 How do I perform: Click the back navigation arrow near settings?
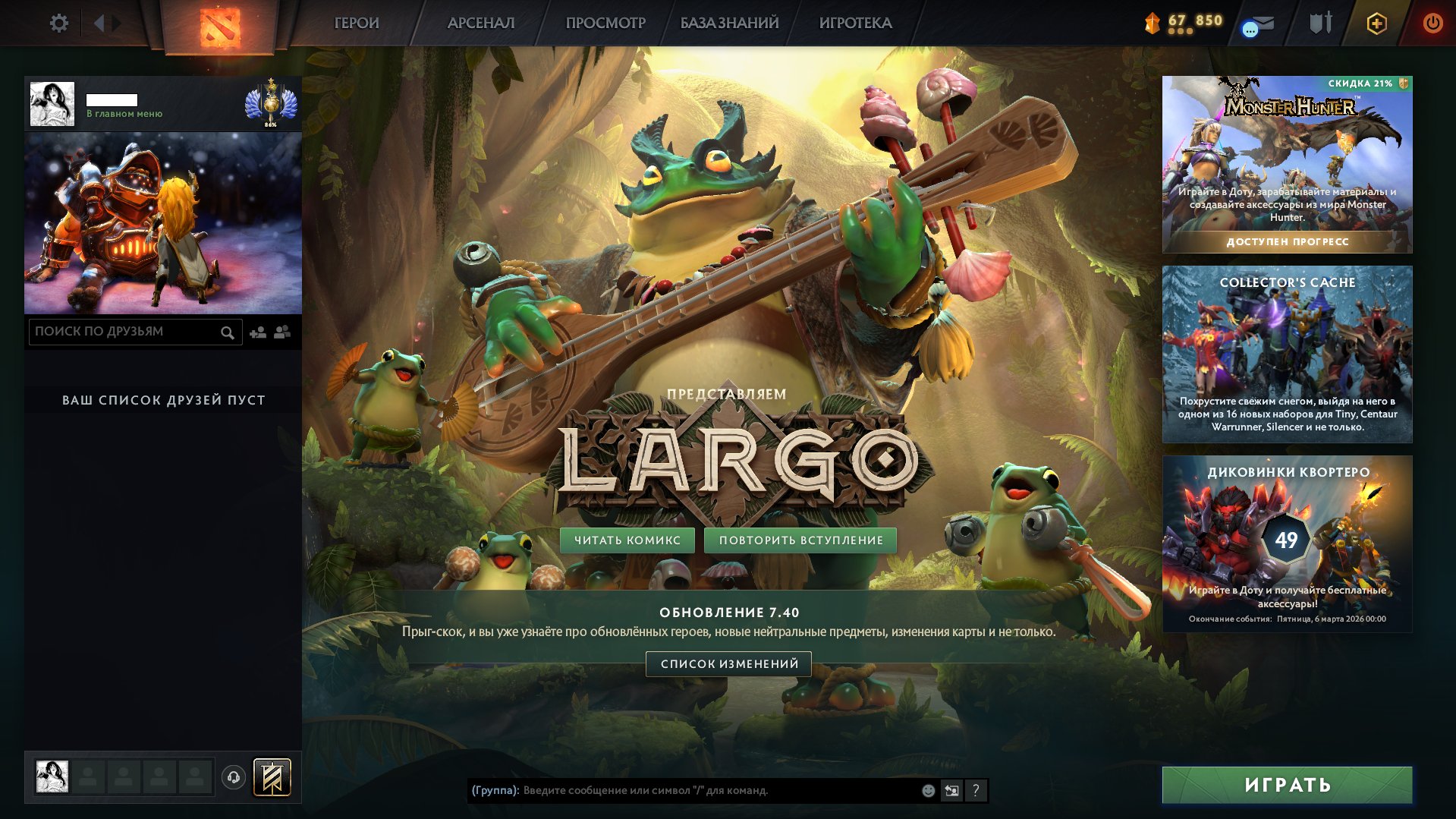coord(99,23)
